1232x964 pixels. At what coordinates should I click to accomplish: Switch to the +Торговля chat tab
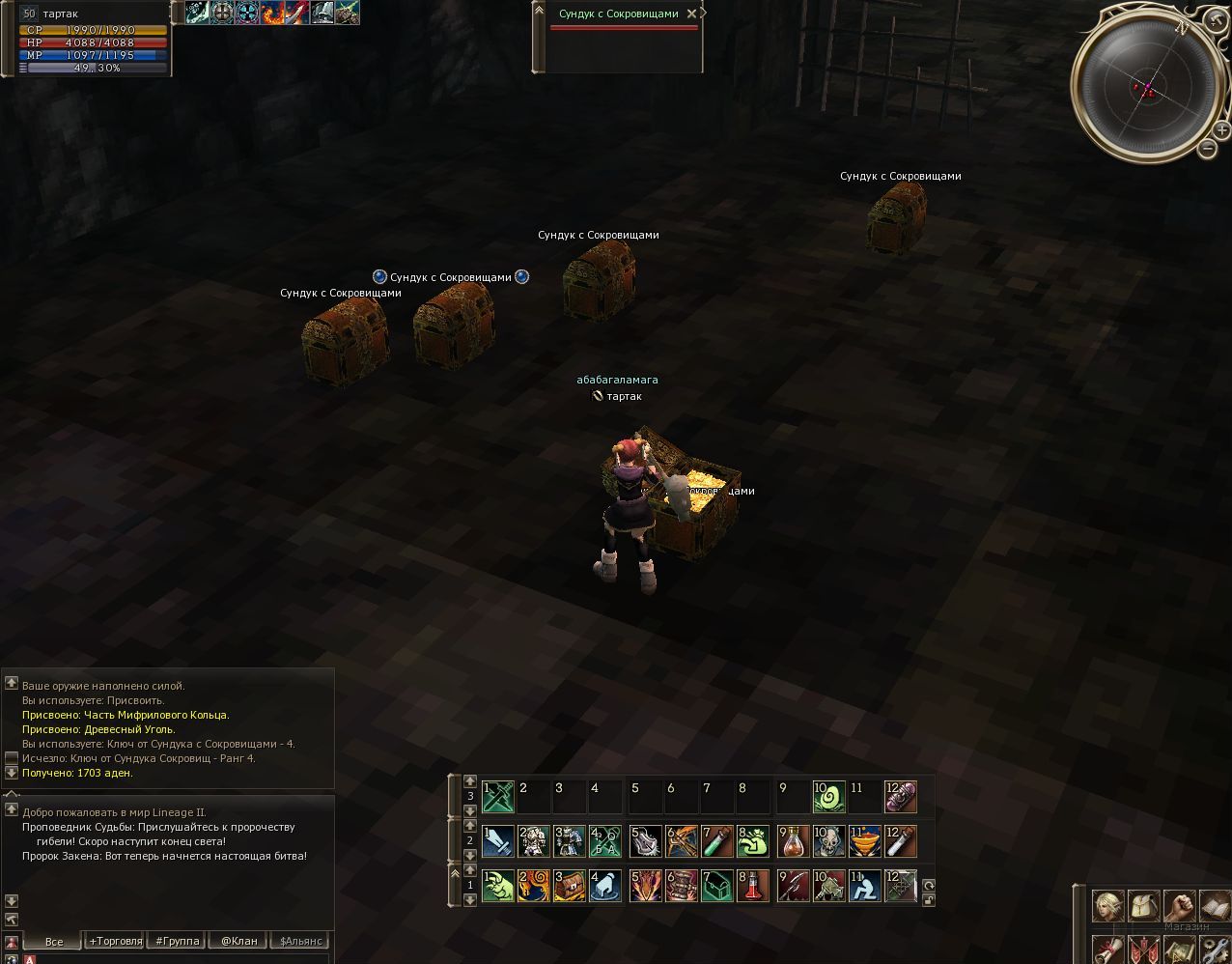115,941
